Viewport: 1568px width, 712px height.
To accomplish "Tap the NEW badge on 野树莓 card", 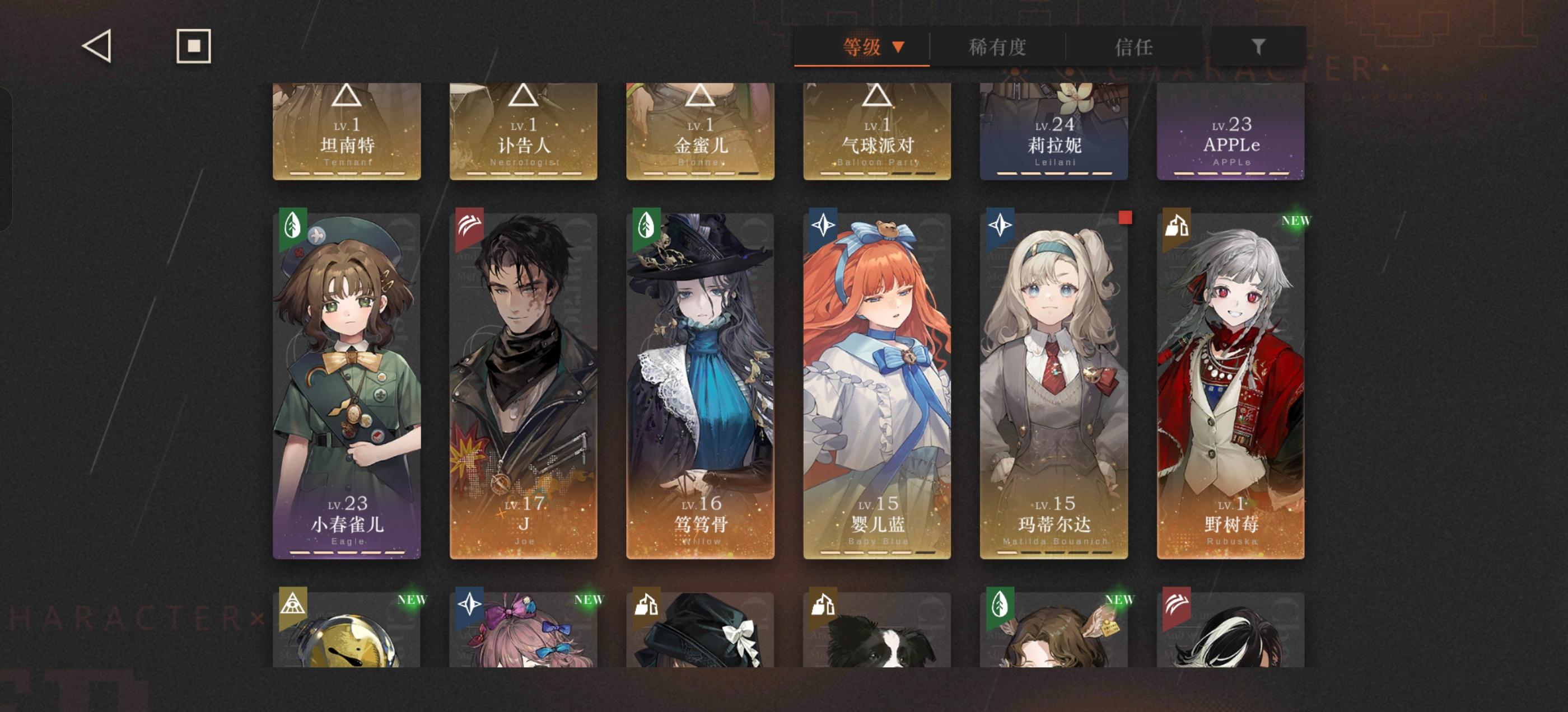I will coord(1298,222).
